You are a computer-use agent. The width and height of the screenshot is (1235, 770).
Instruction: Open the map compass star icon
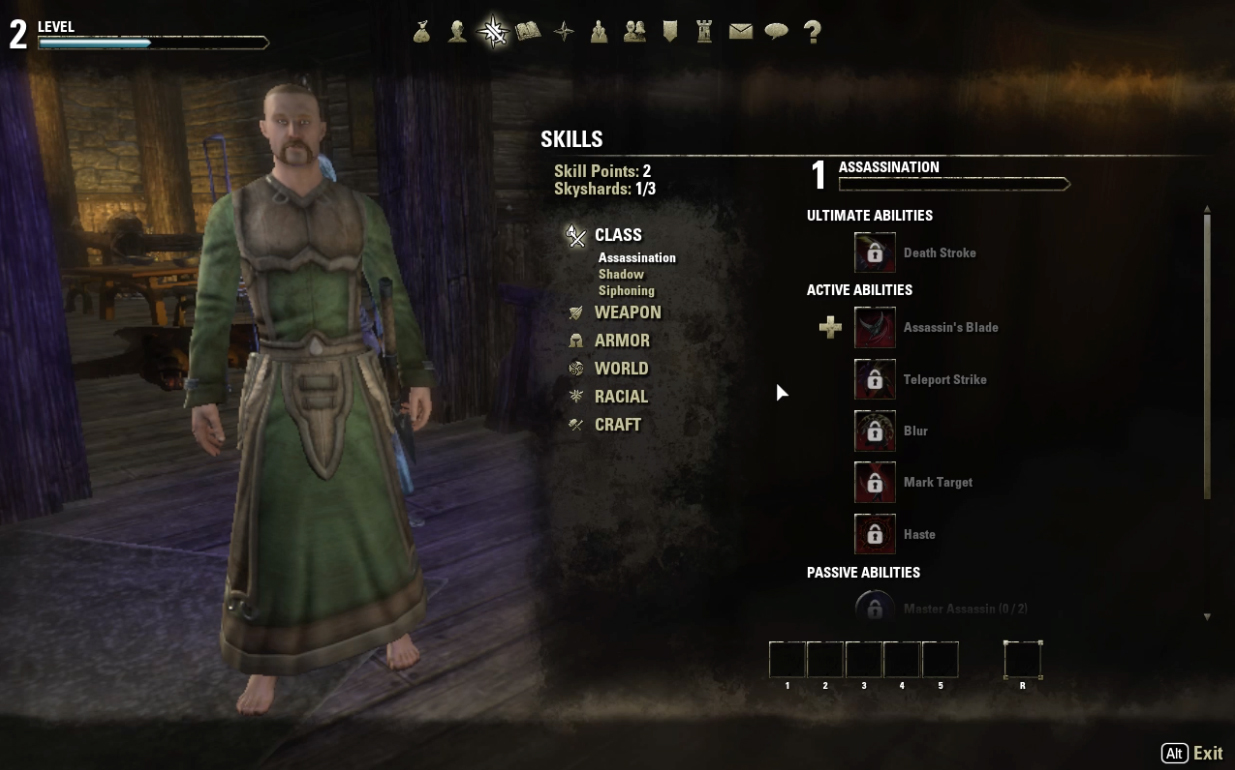click(564, 32)
